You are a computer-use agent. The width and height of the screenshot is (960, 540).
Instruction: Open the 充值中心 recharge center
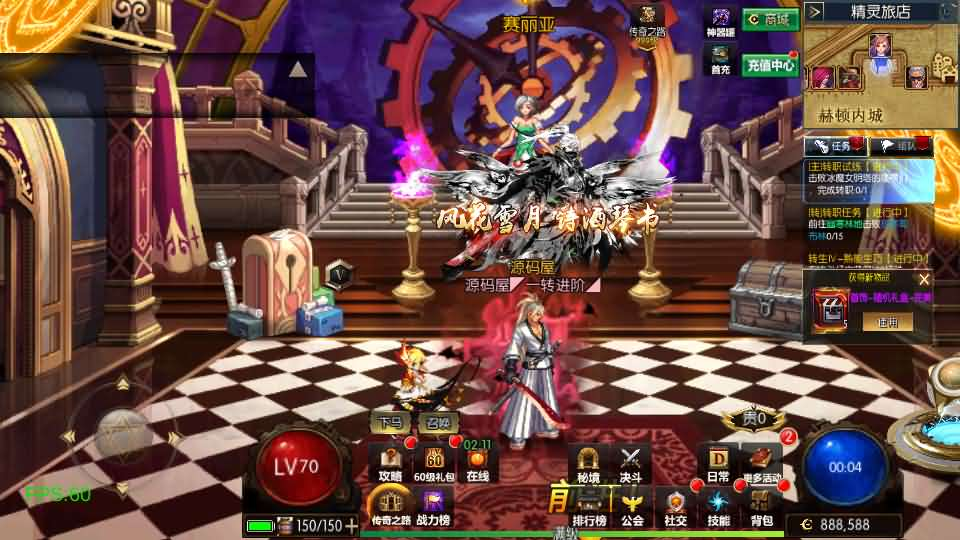coord(769,65)
